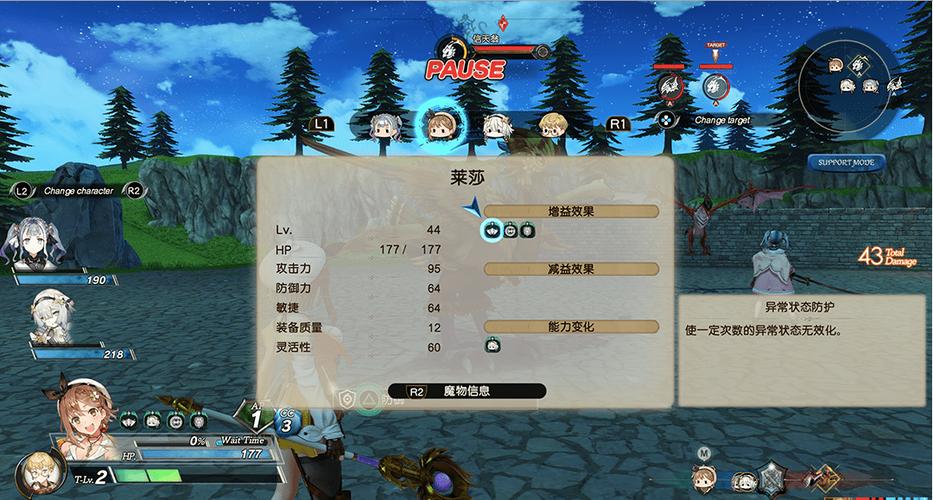Select the left enemy icon beside the target
This screenshot has height=500, width=933.
tap(669, 88)
